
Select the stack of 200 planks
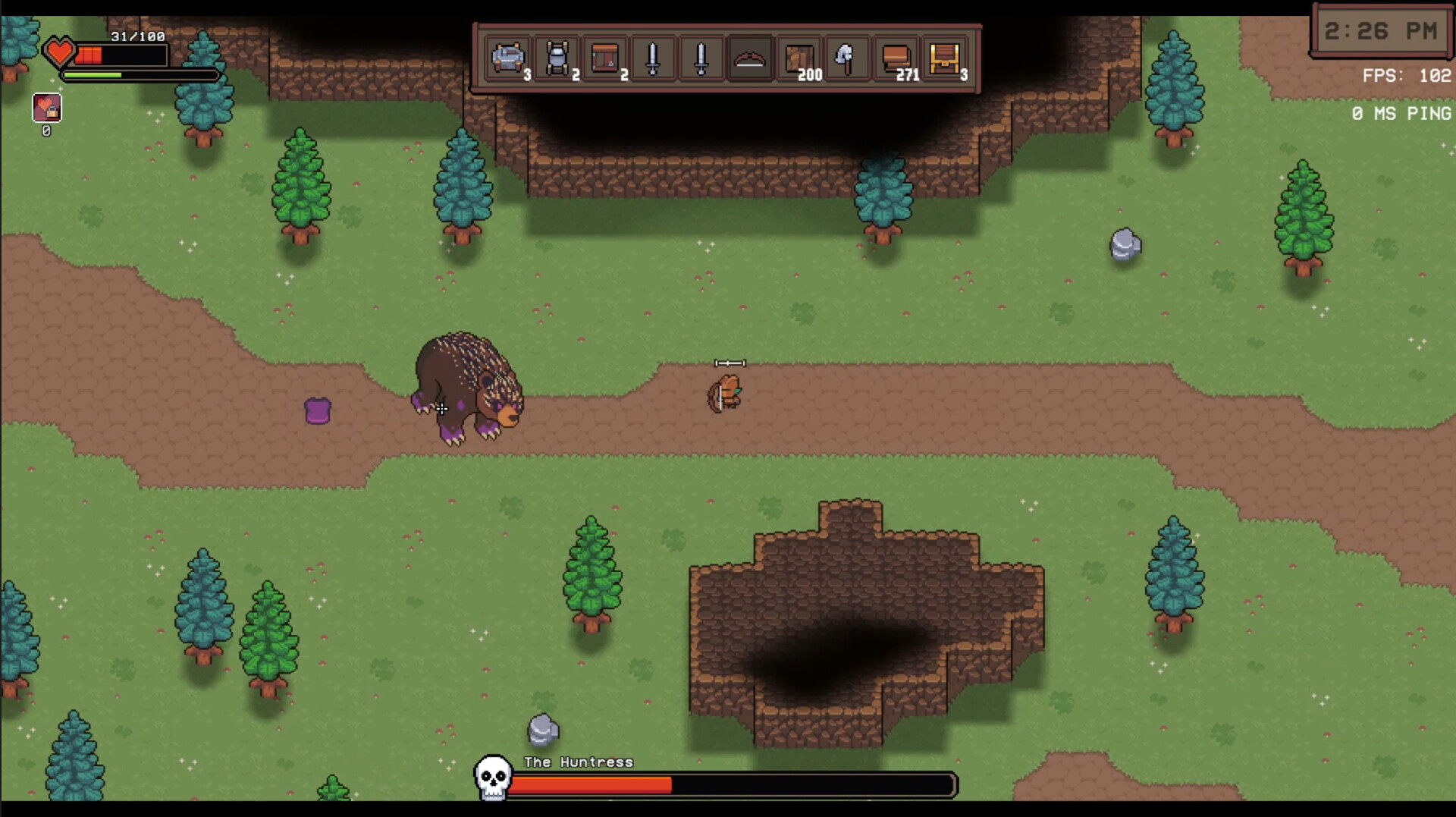pyautogui.click(x=798, y=59)
